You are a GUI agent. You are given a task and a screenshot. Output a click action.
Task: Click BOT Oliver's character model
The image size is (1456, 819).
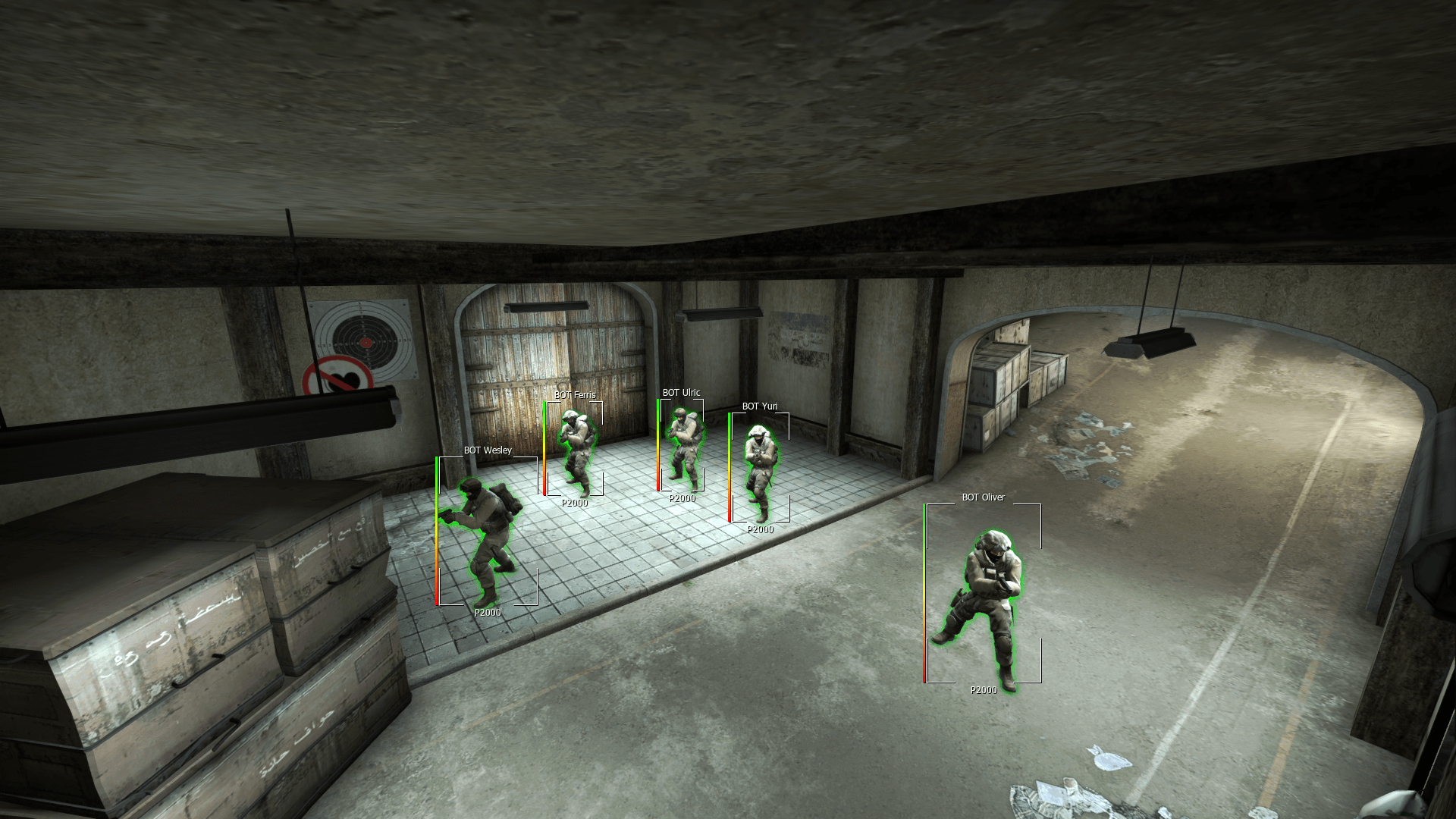[x=986, y=599]
